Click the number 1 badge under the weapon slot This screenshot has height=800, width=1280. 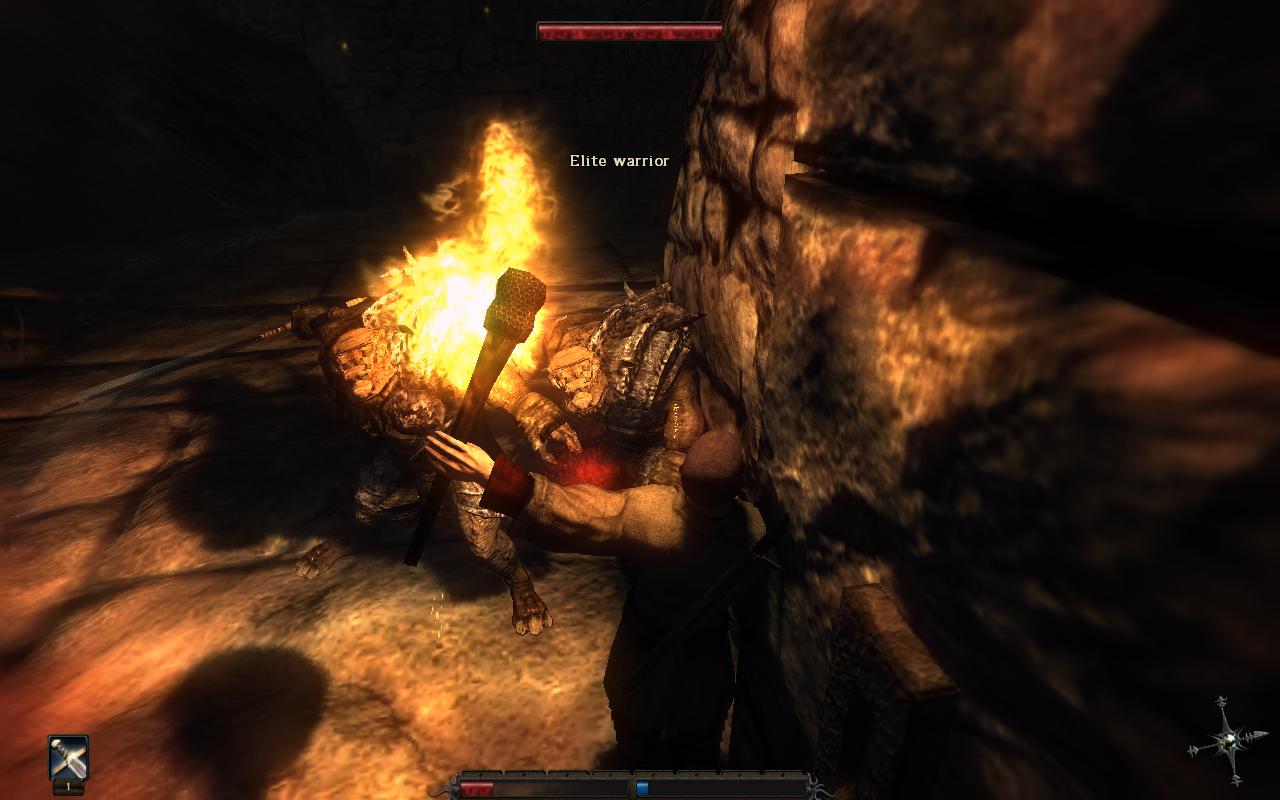(x=68, y=786)
